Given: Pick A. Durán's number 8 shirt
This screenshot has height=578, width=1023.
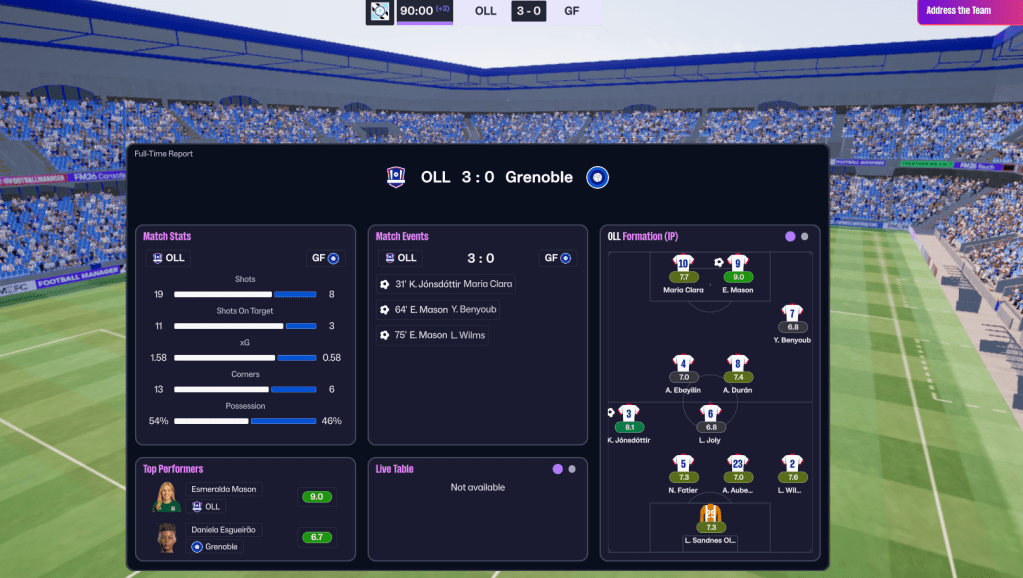Looking at the screenshot, I should [x=738, y=363].
